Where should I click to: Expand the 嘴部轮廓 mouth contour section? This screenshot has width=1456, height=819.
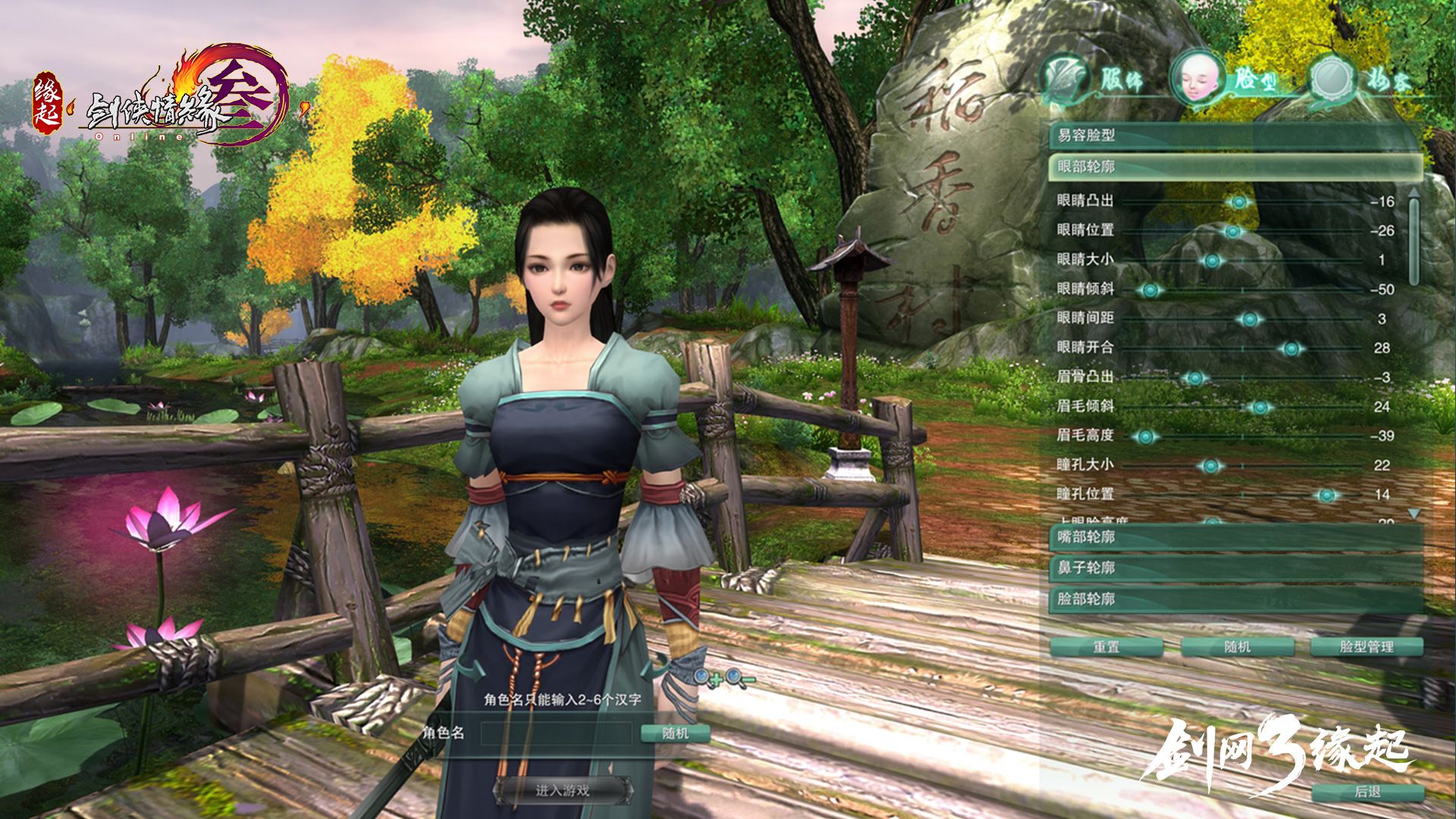[x=1235, y=538]
